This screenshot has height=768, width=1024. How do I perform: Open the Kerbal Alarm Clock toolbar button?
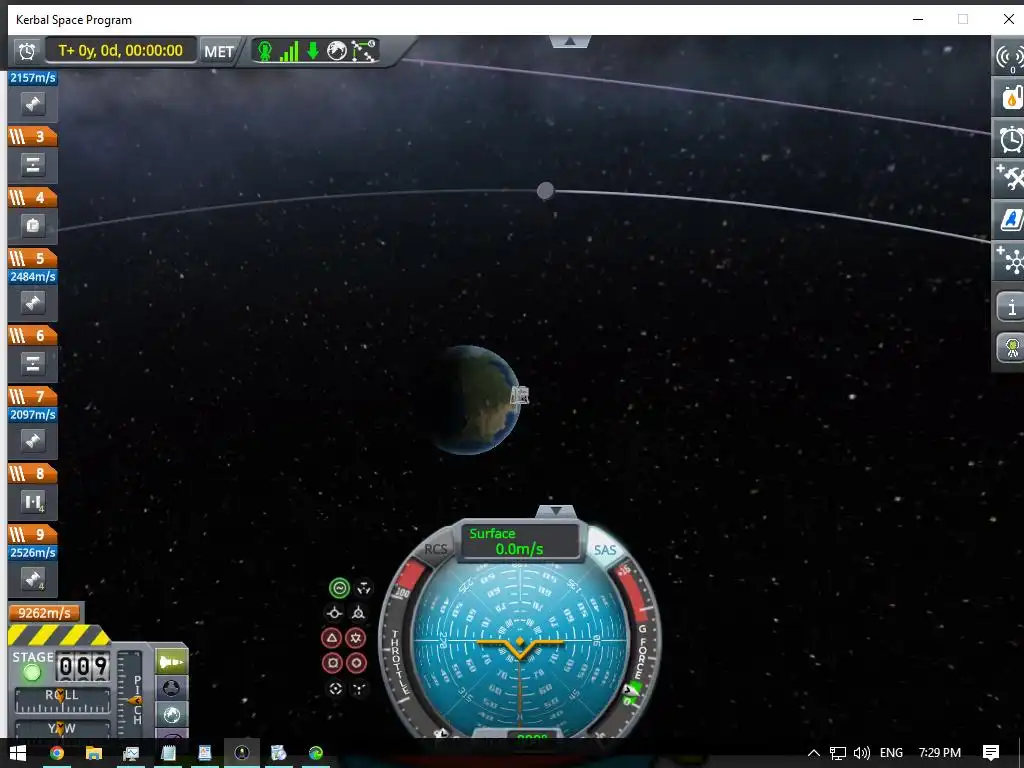[1011, 138]
